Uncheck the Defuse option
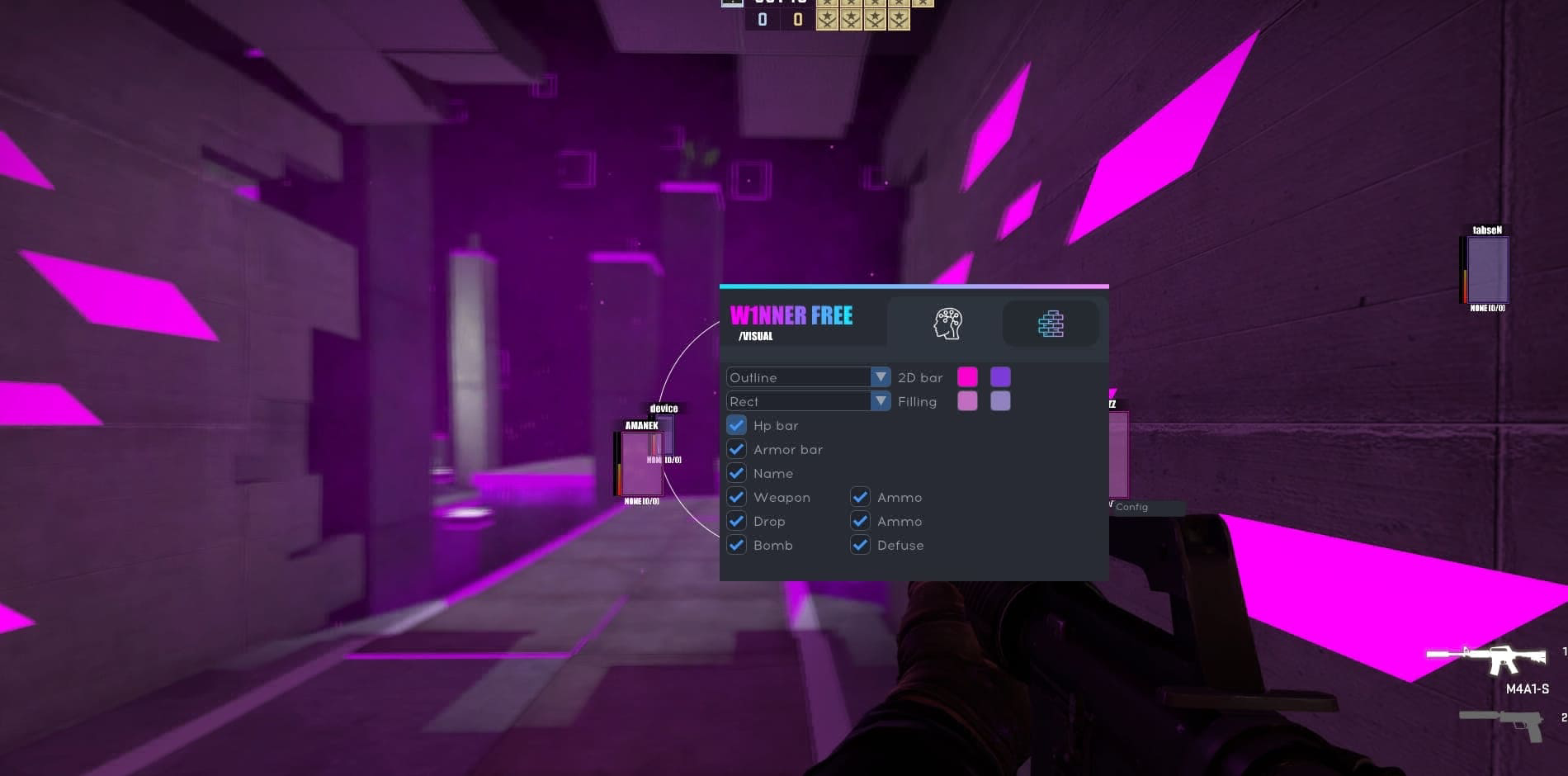Image resolution: width=1568 pixels, height=776 pixels. tap(860, 545)
